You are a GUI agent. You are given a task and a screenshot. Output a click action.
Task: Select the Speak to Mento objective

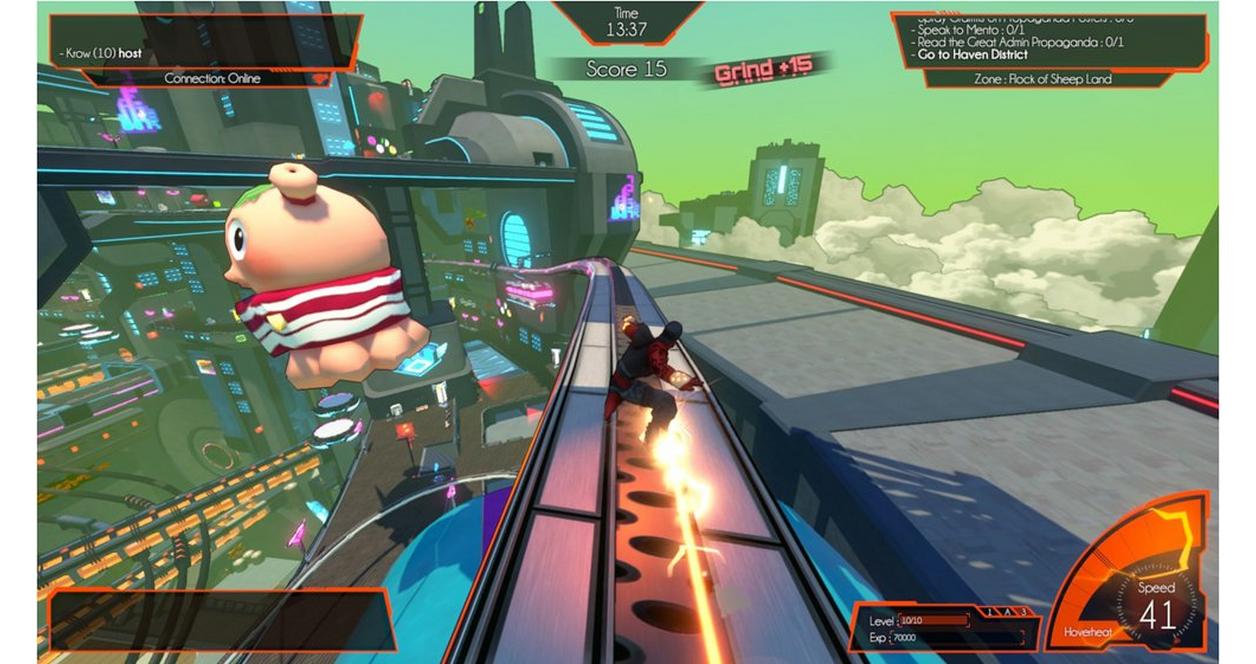point(967,30)
